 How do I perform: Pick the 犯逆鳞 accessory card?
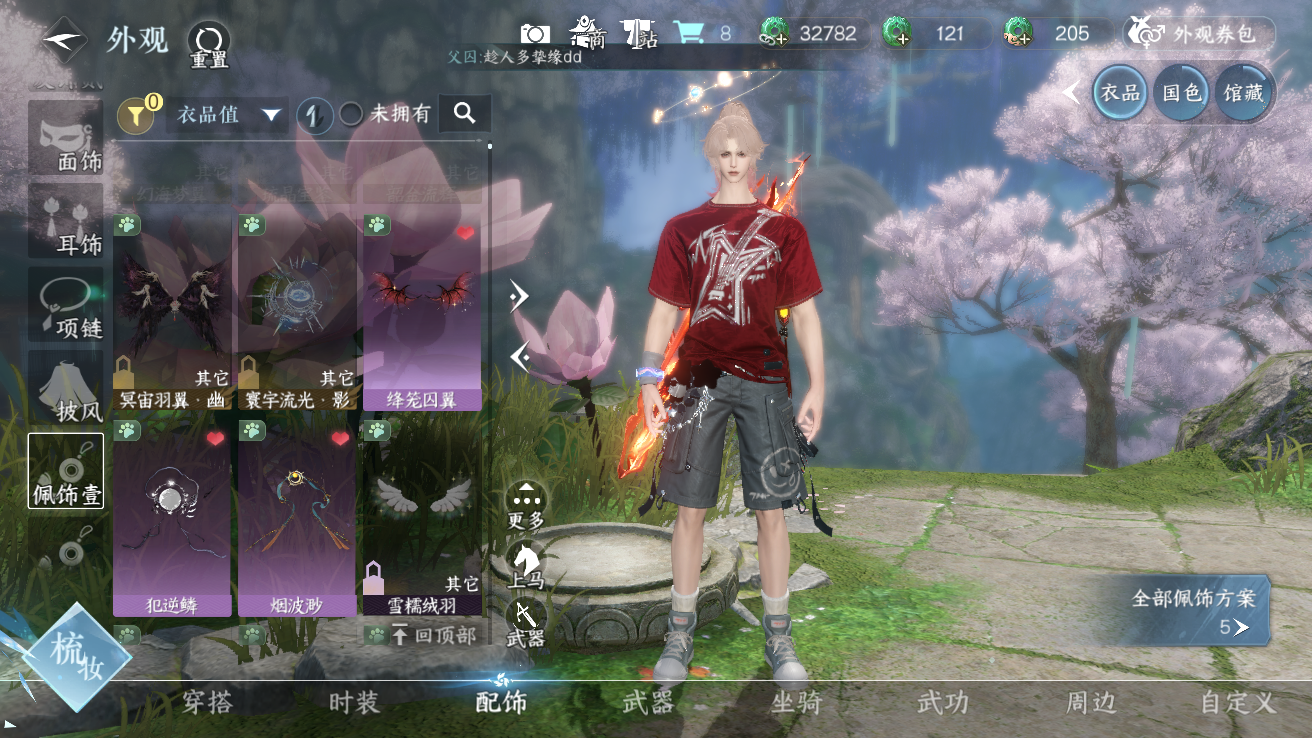pos(172,518)
